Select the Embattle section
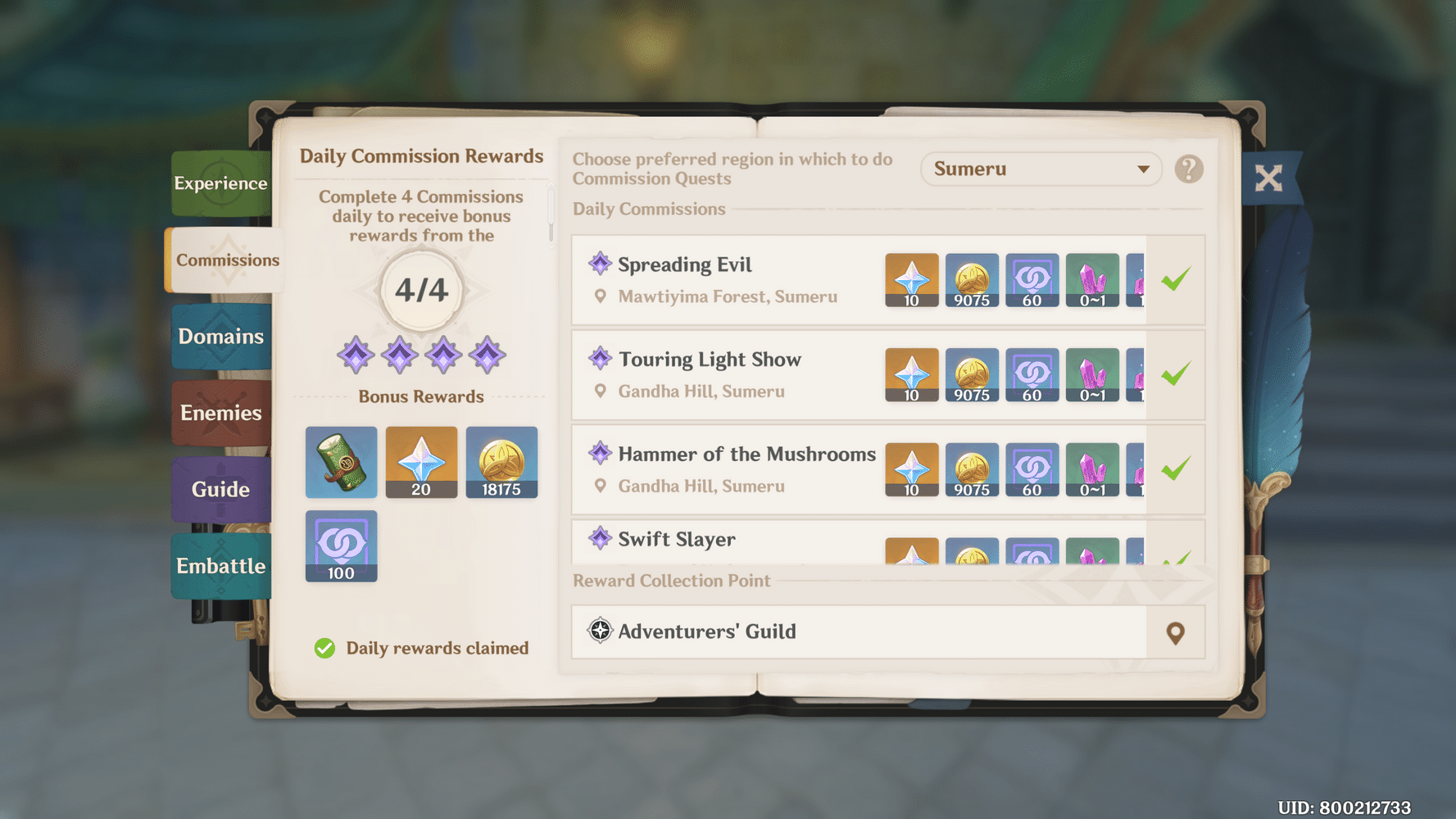Screen dimensions: 1456x819 (220, 565)
